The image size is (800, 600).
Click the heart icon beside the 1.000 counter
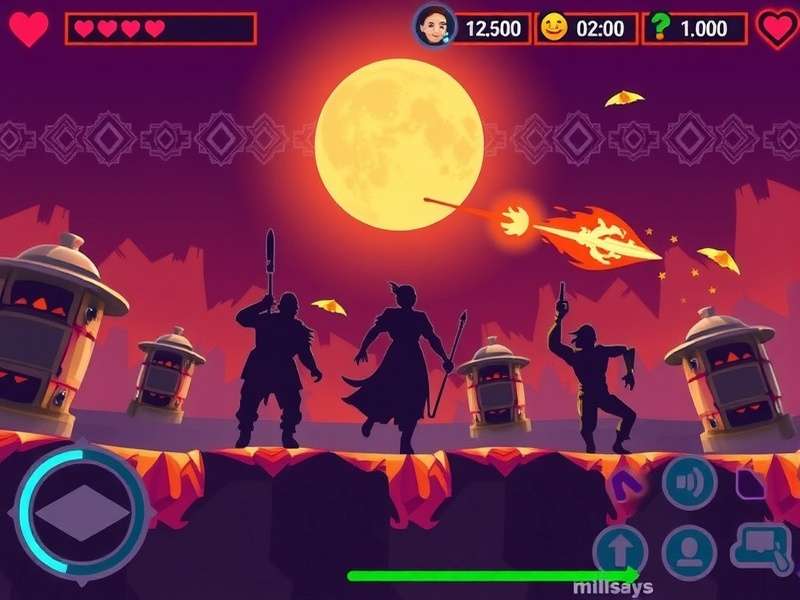(777, 28)
